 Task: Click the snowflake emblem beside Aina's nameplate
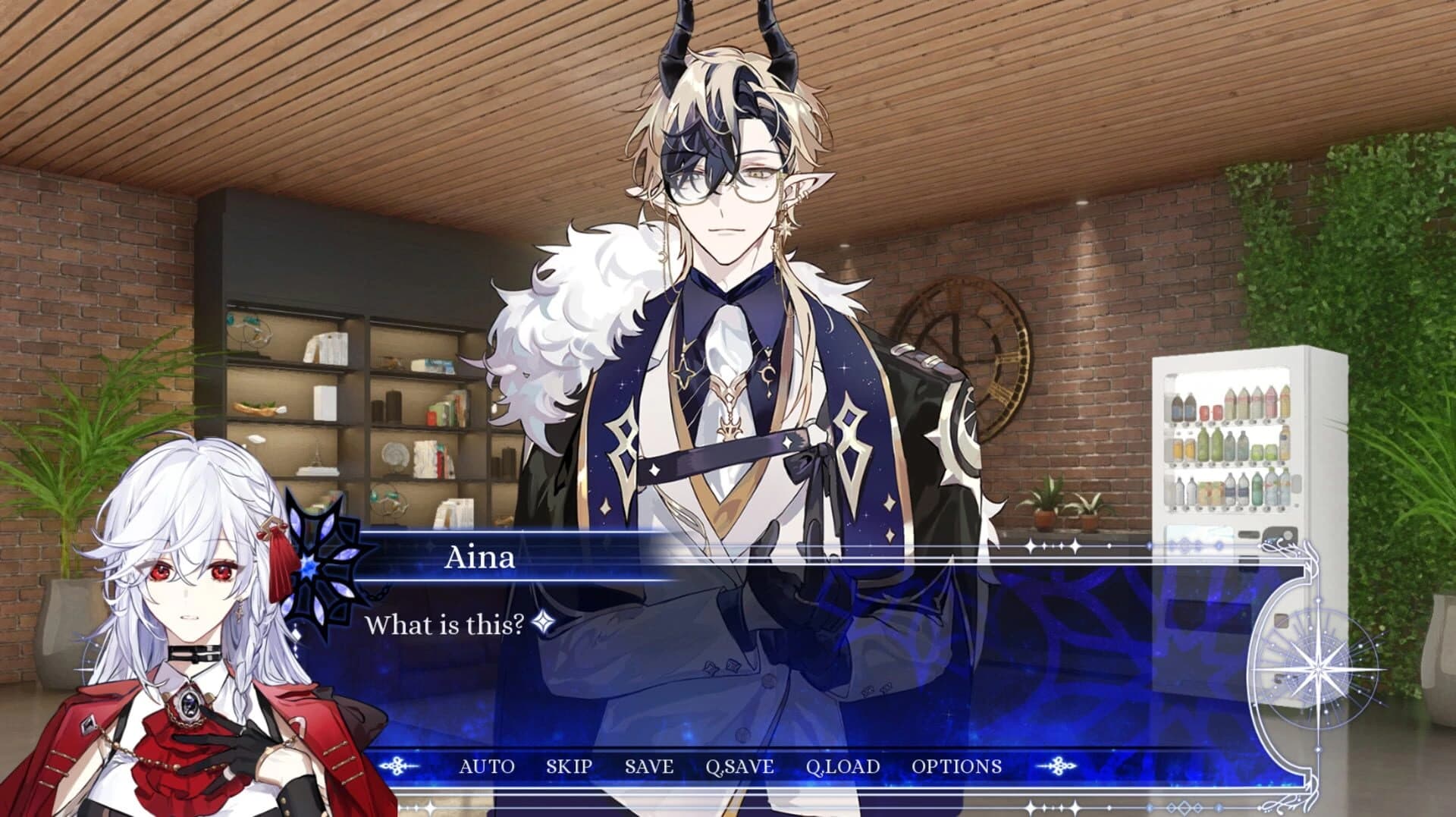pos(309,569)
